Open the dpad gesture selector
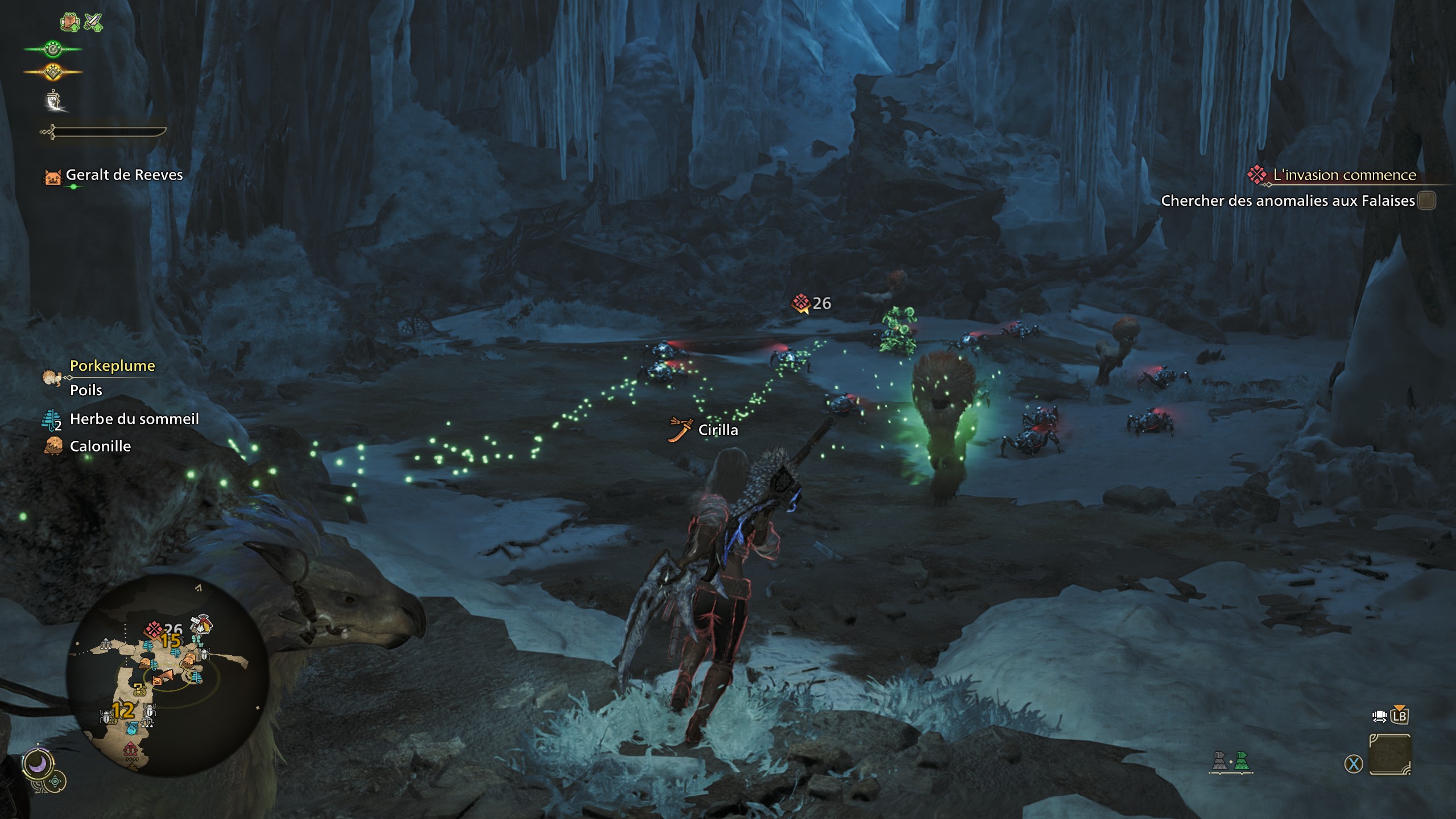This screenshot has width=1456, height=819. coord(55,782)
